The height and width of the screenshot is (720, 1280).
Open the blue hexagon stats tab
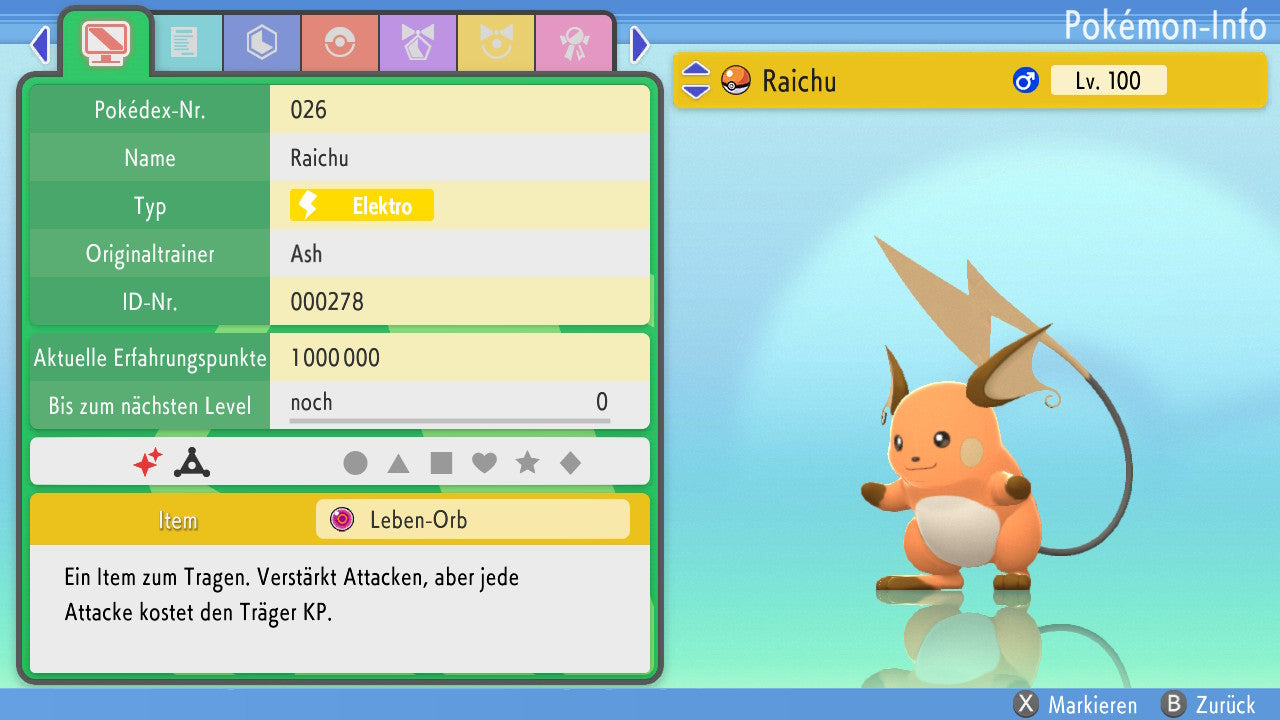pos(261,43)
